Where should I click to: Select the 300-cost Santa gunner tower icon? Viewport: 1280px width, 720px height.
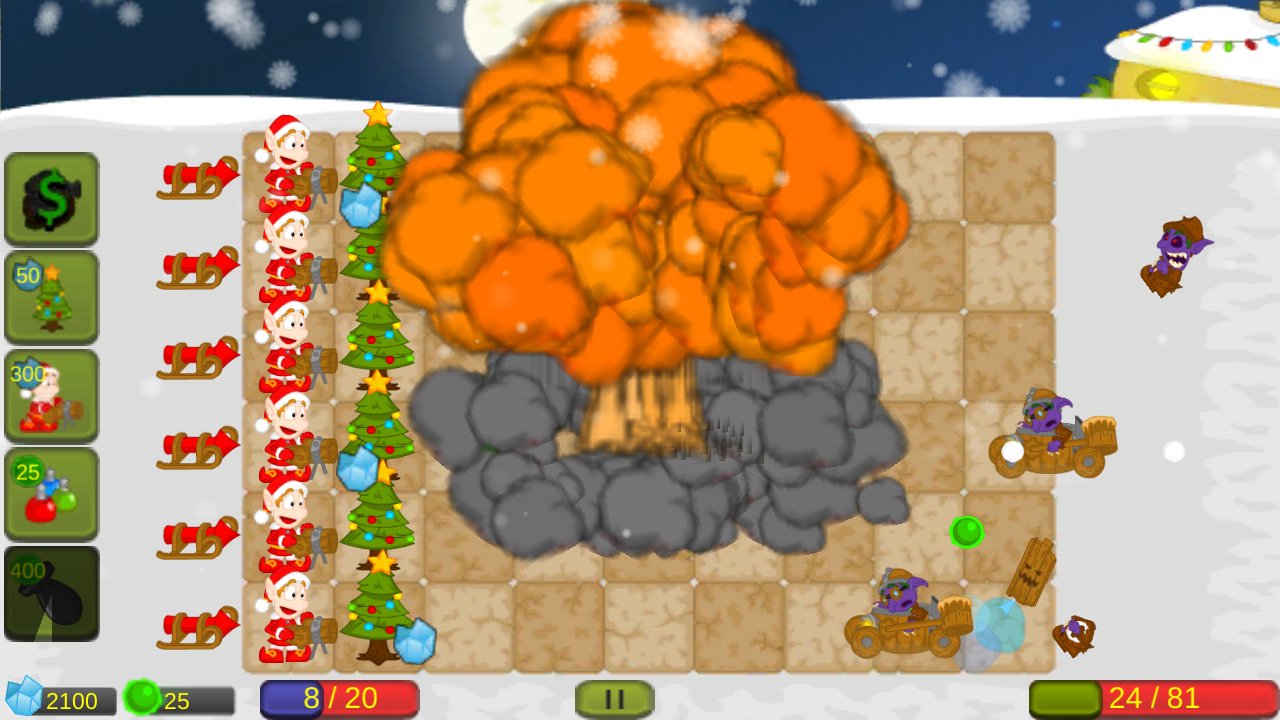pos(51,395)
